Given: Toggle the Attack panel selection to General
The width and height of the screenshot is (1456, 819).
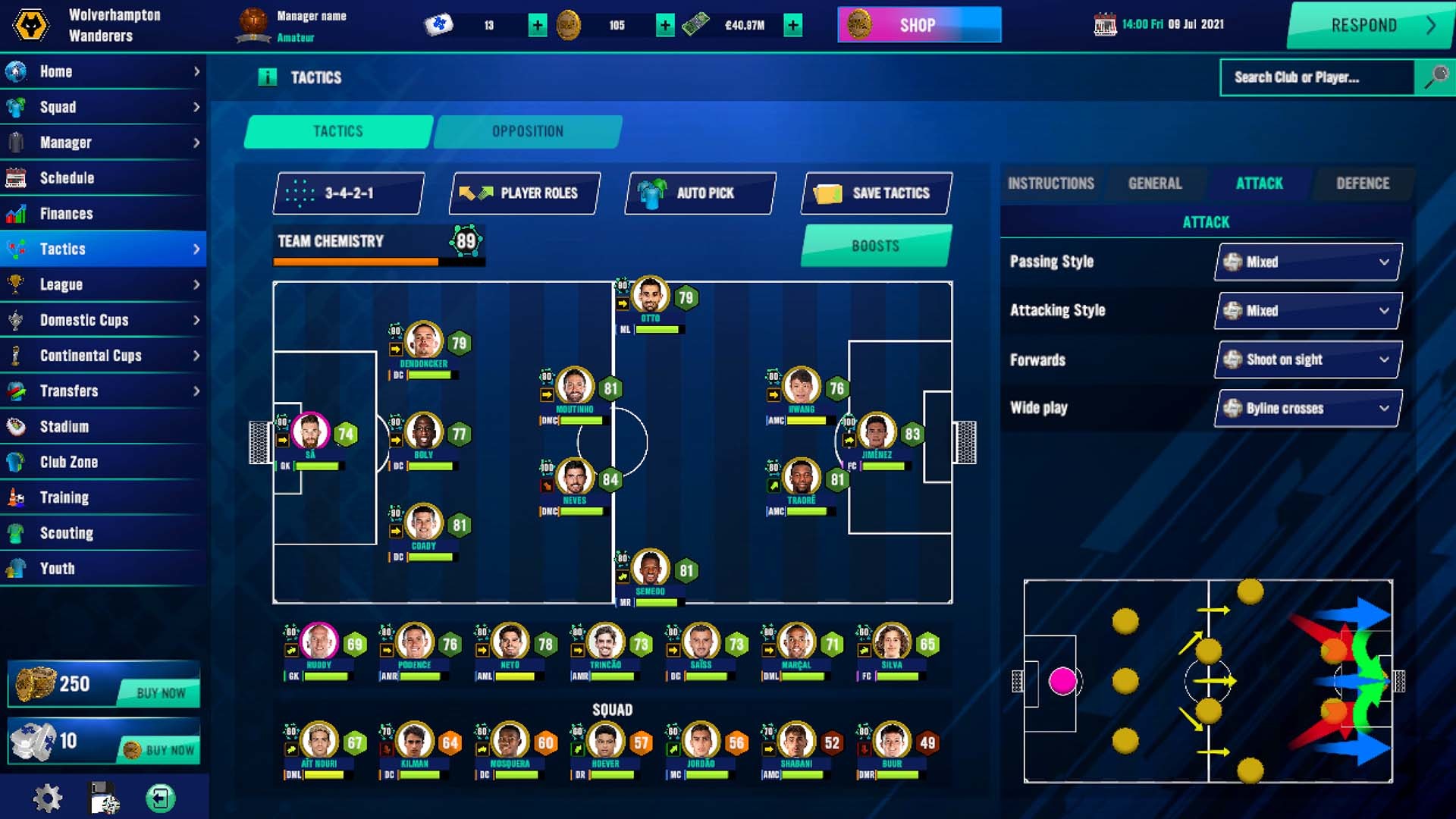Looking at the screenshot, I should (1156, 183).
